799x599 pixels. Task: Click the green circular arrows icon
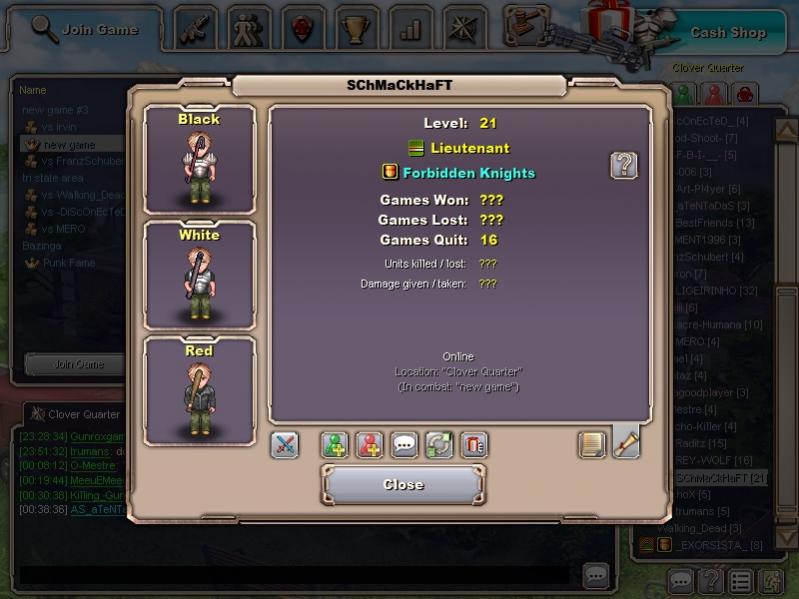(x=439, y=445)
